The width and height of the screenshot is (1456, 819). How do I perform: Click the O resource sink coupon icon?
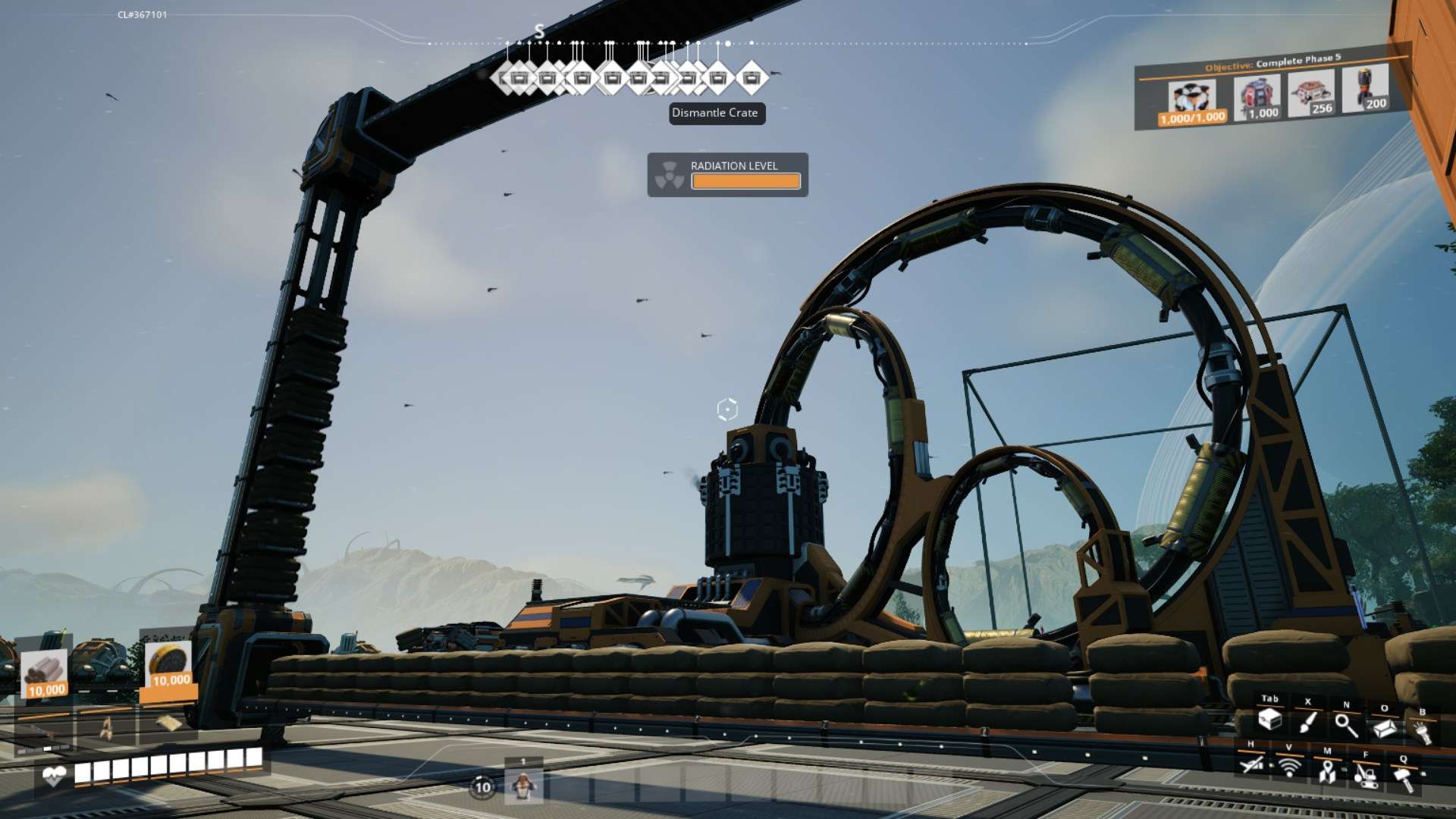tap(1384, 730)
